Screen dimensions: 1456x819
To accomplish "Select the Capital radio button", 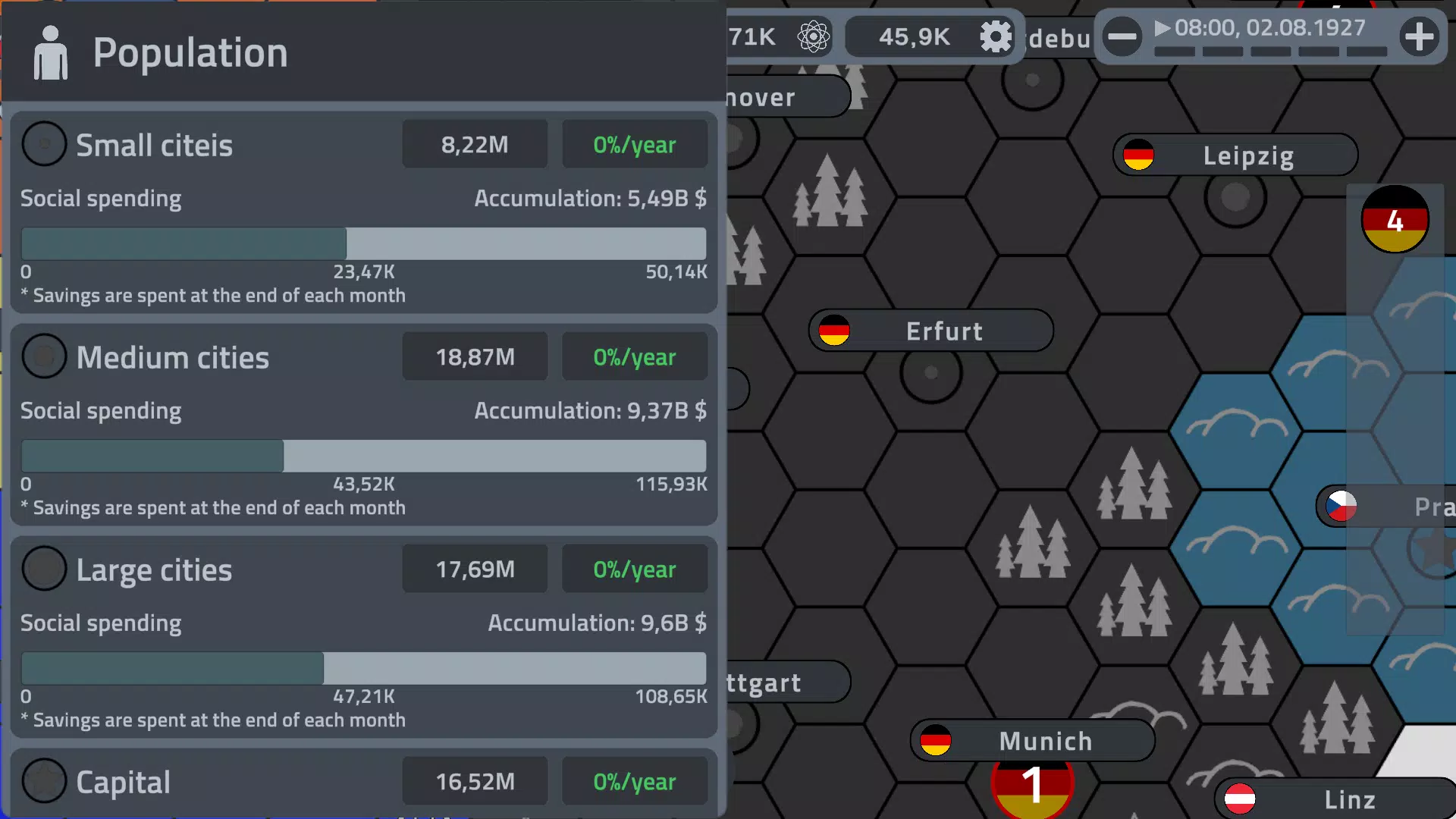I will pos(44,780).
